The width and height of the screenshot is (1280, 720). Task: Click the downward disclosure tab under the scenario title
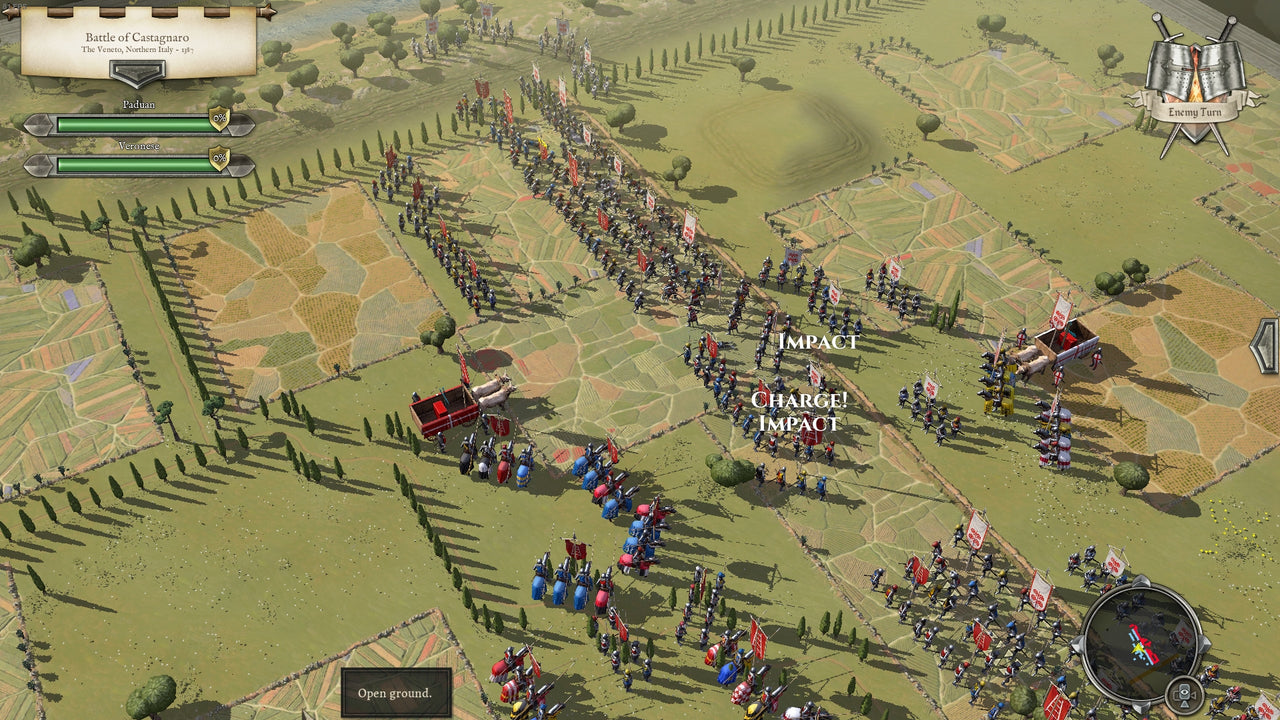[x=139, y=72]
